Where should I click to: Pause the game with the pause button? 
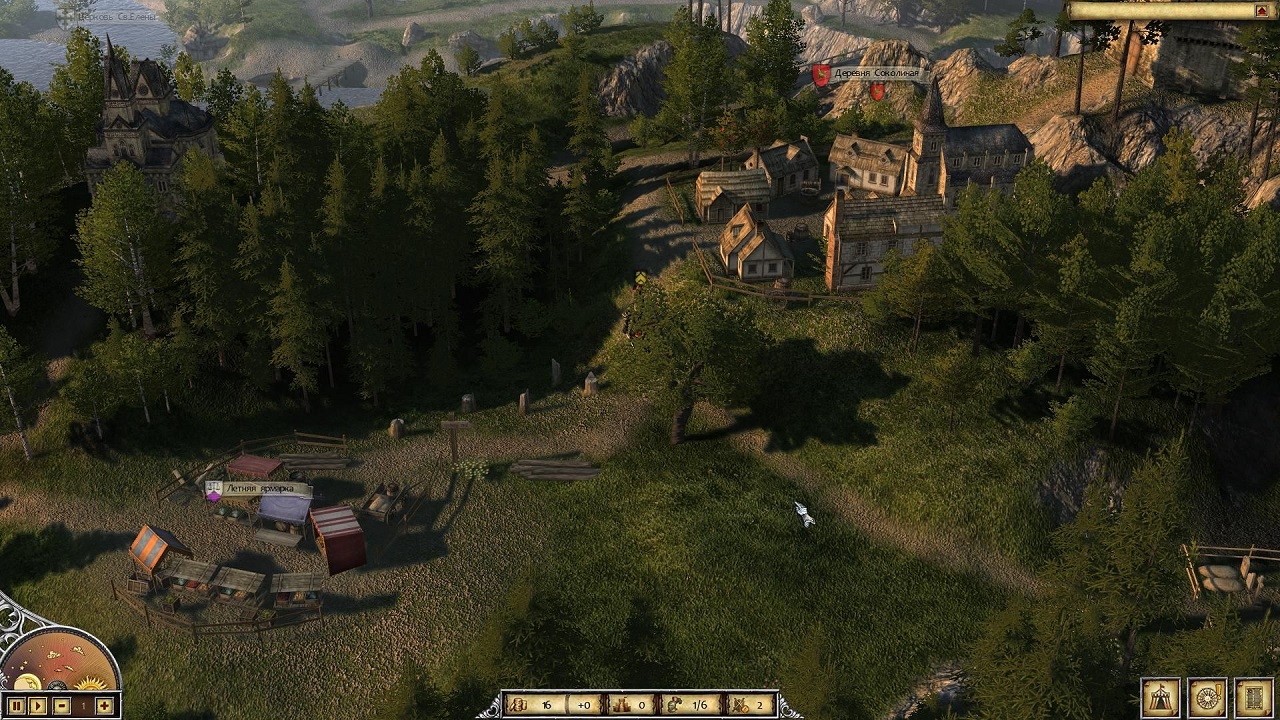coord(16,706)
